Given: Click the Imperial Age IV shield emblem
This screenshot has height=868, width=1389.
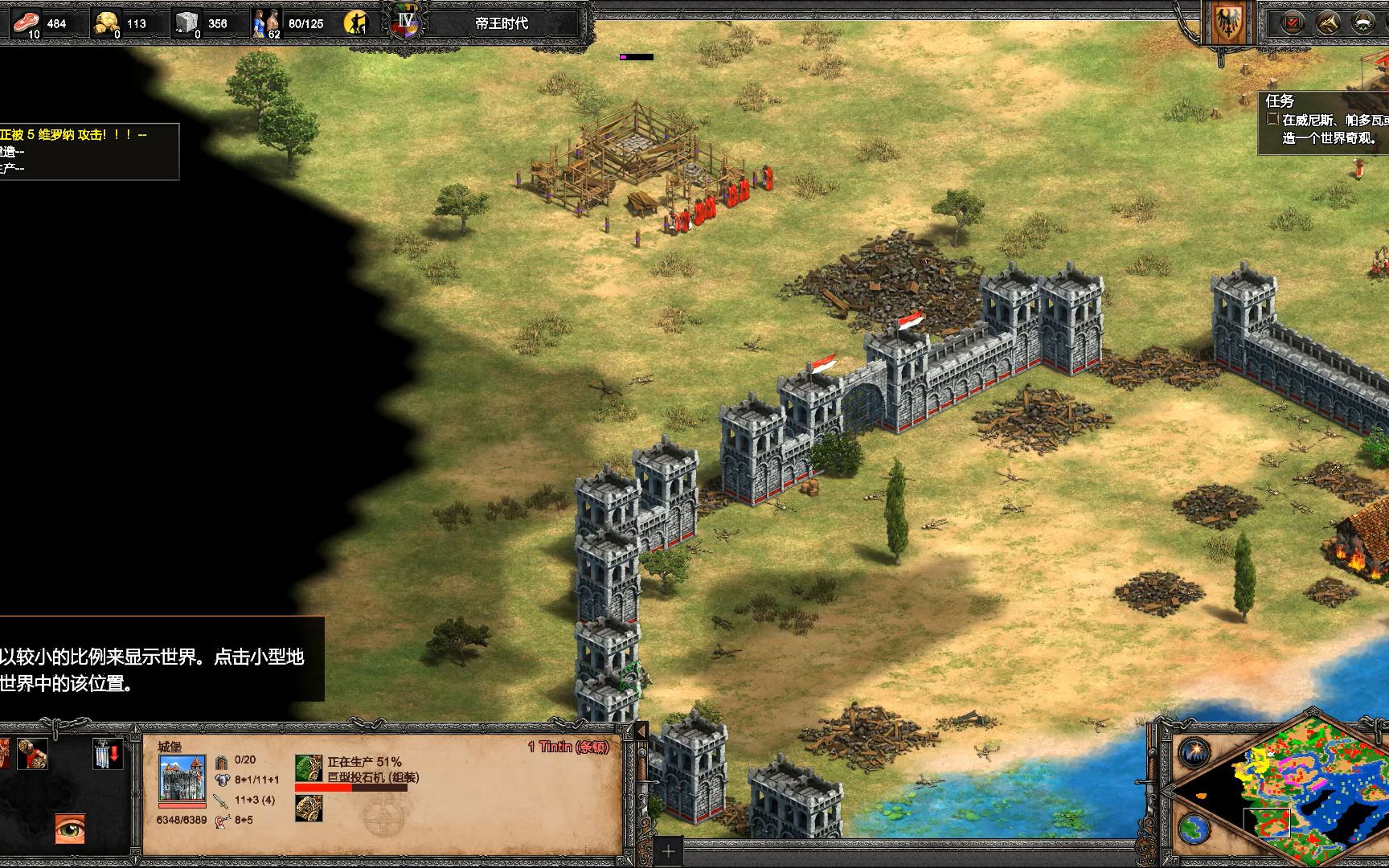Looking at the screenshot, I should 406,20.
